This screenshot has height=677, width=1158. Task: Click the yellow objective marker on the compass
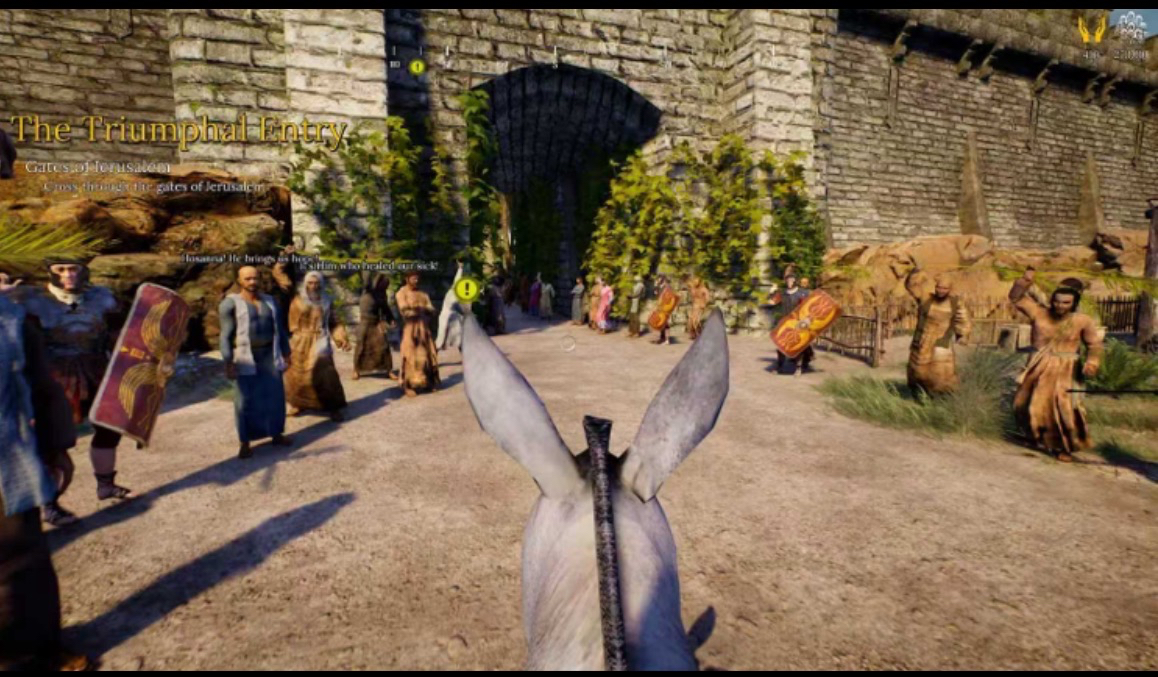417,67
